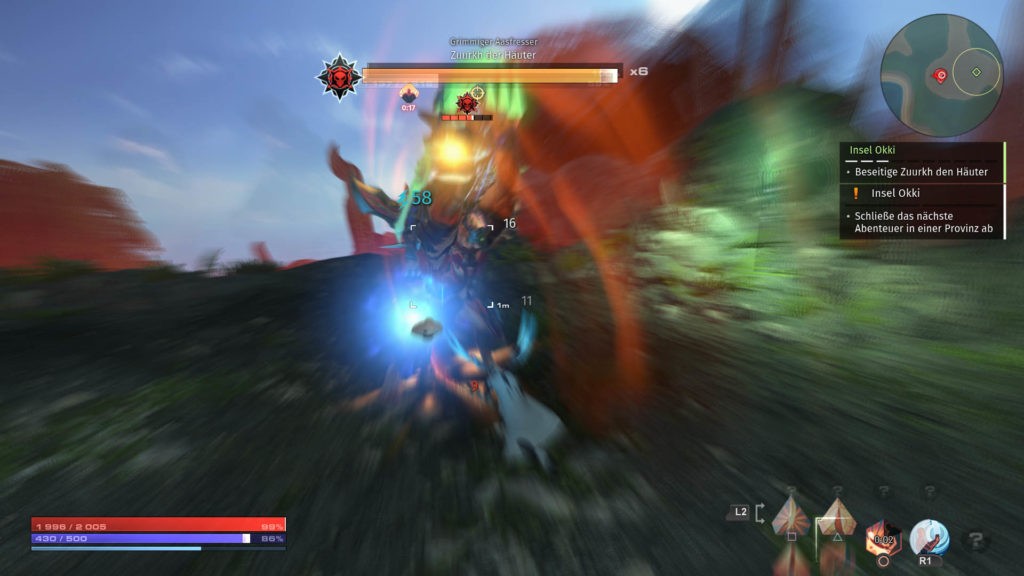This screenshot has height=576, width=1024.
Task: Select the 'Beseitige Zuurkh den Häuter' objective
Action: tap(921, 172)
